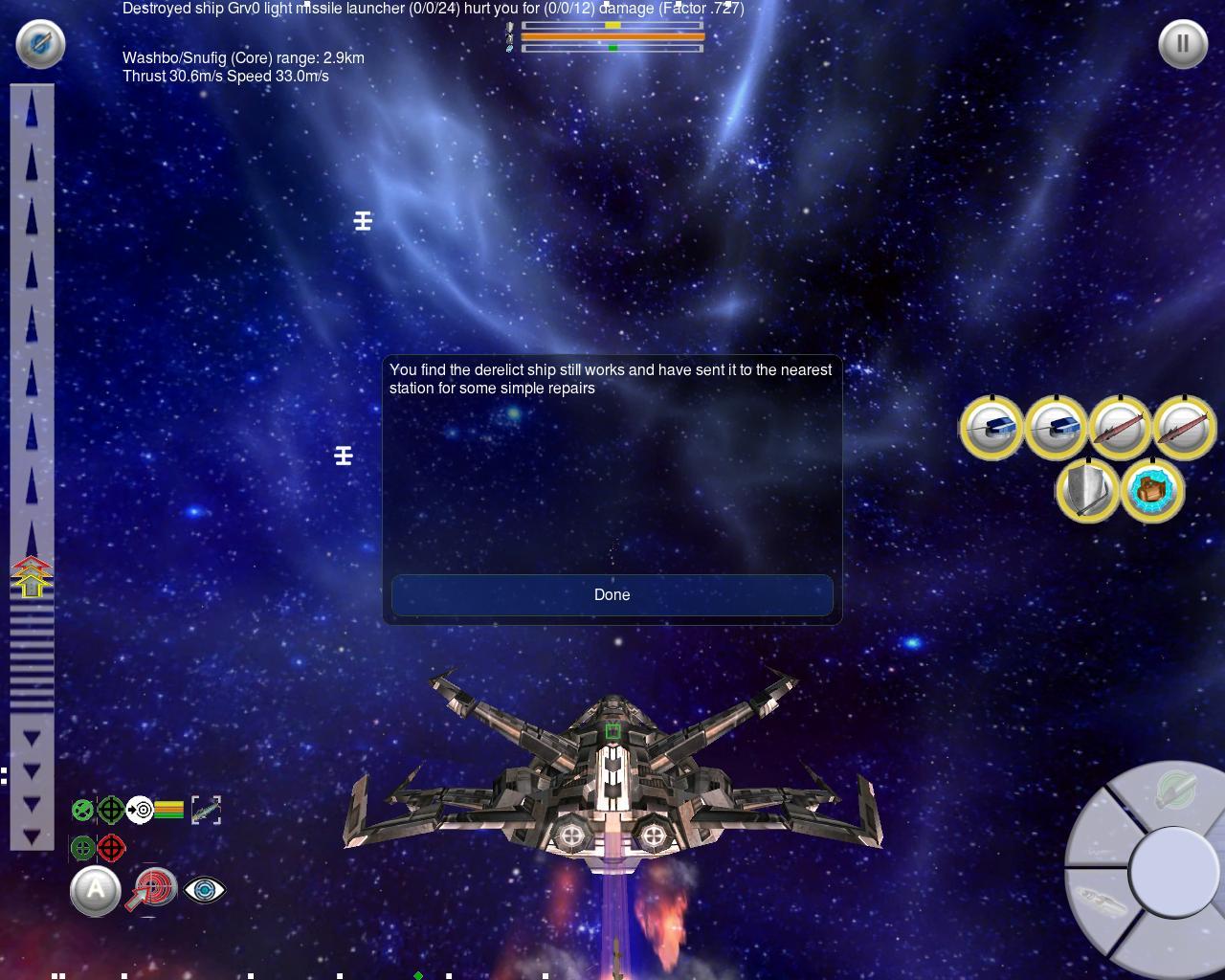Viewport: 1225px width, 980px height.
Task: Pause the game
Action: pyautogui.click(x=1183, y=44)
